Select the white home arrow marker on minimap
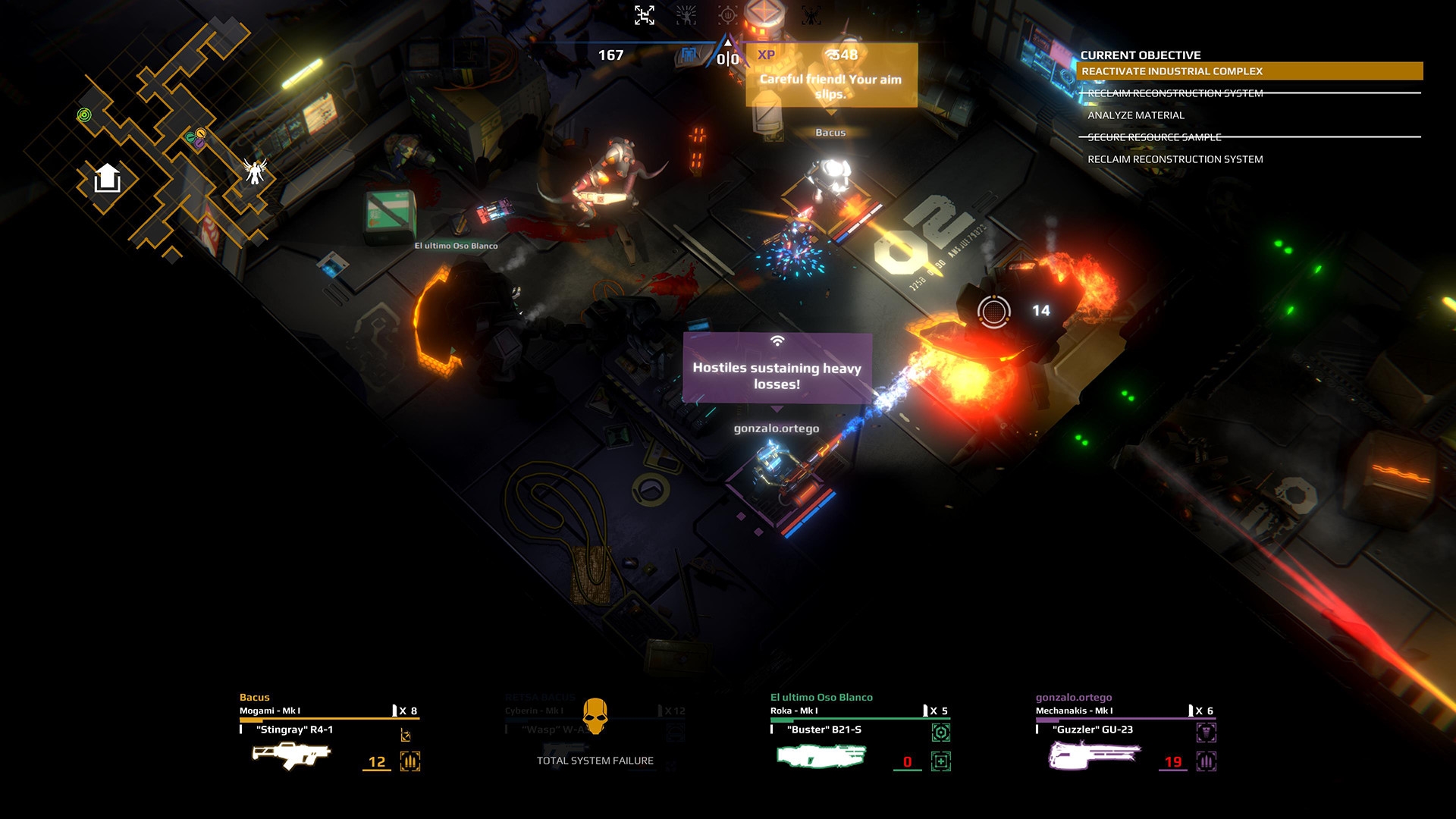Screen dimensions: 1456x819 [x=107, y=179]
